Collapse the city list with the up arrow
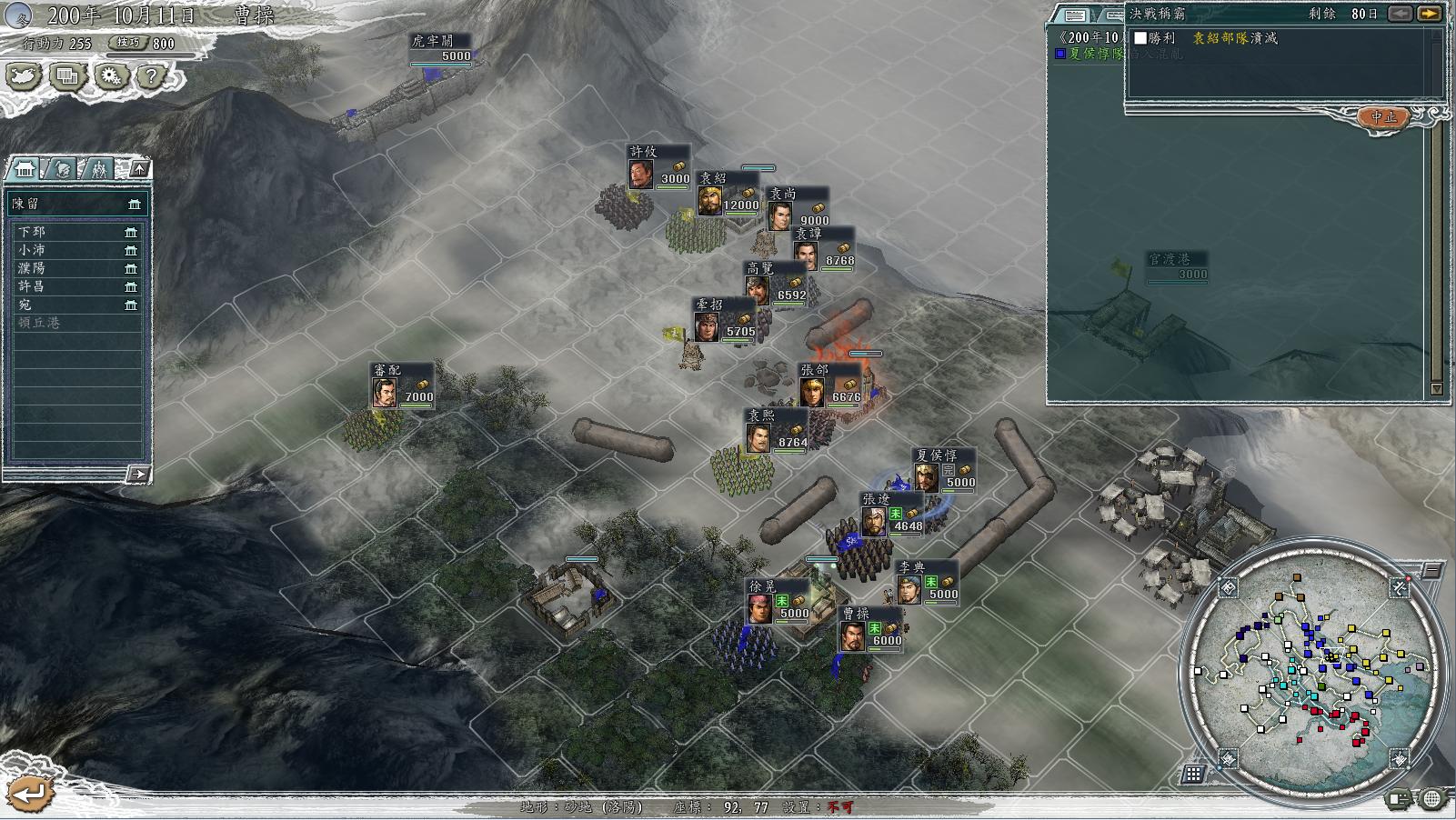 pyautogui.click(x=139, y=168)
